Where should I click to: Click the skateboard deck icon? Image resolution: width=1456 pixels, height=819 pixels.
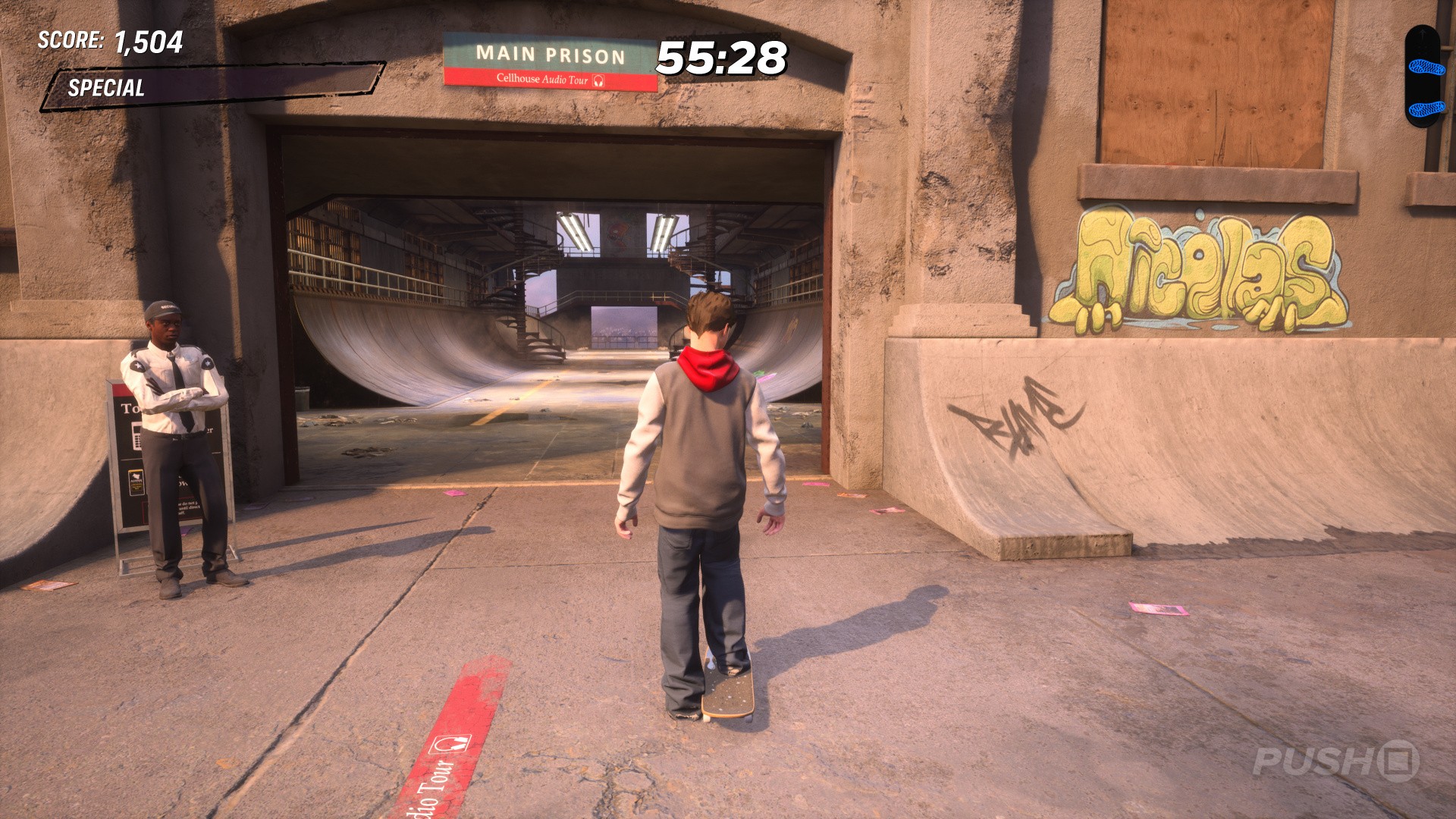click(1426, 77)
